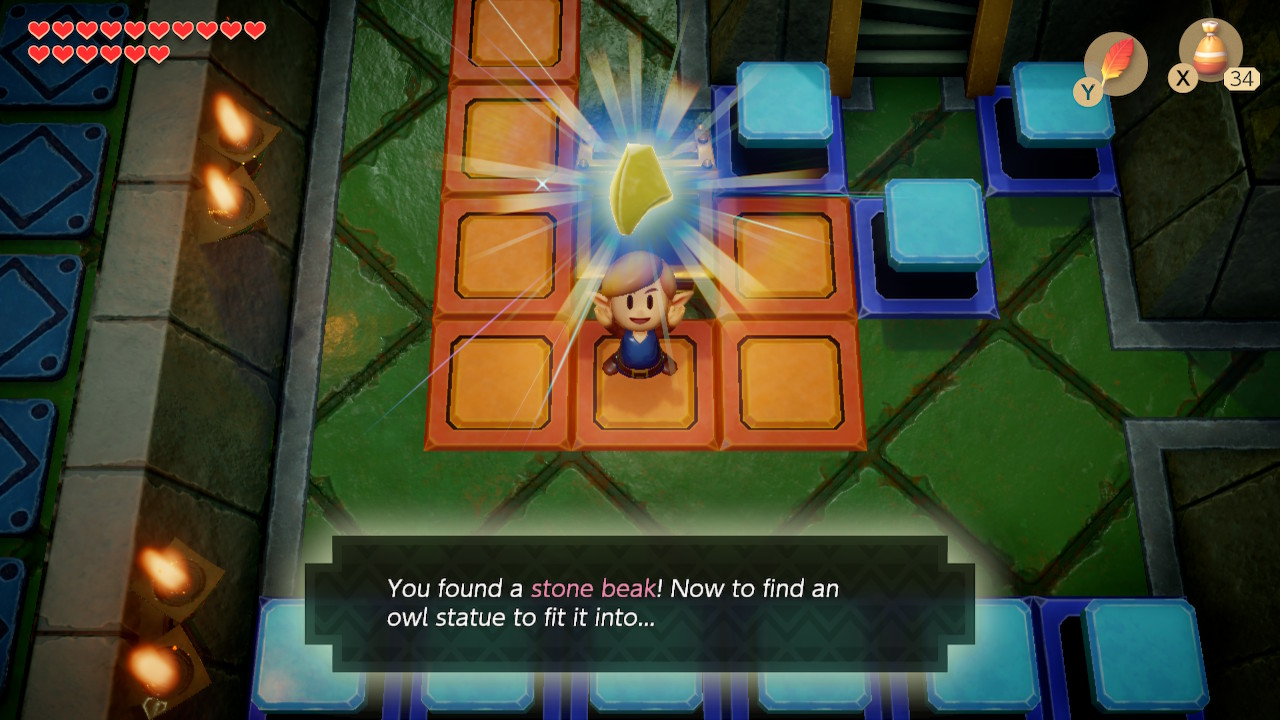This screenshot has height=720, width=1280.
Task: Select the Roc's Feather item slot
Action: [x=1115, y=63]
